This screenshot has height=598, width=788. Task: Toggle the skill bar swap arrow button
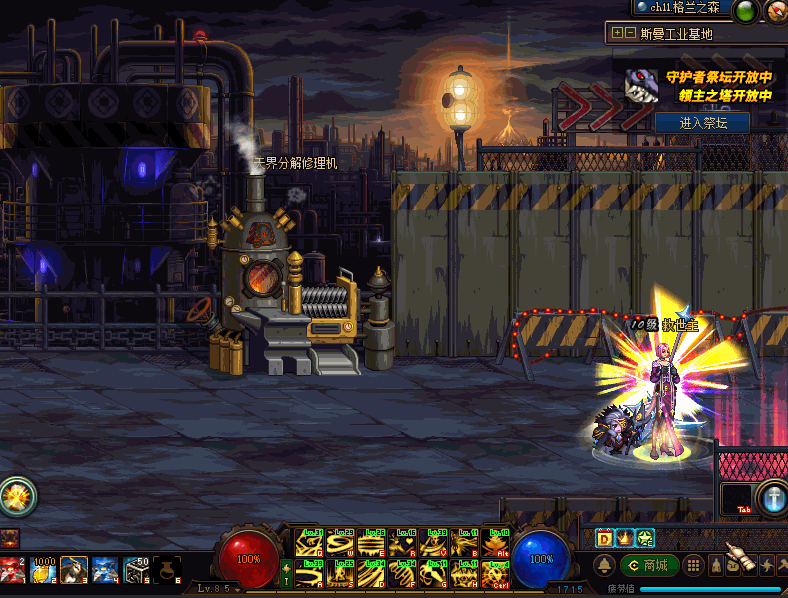pyautogui.click(x=287, y=572)
